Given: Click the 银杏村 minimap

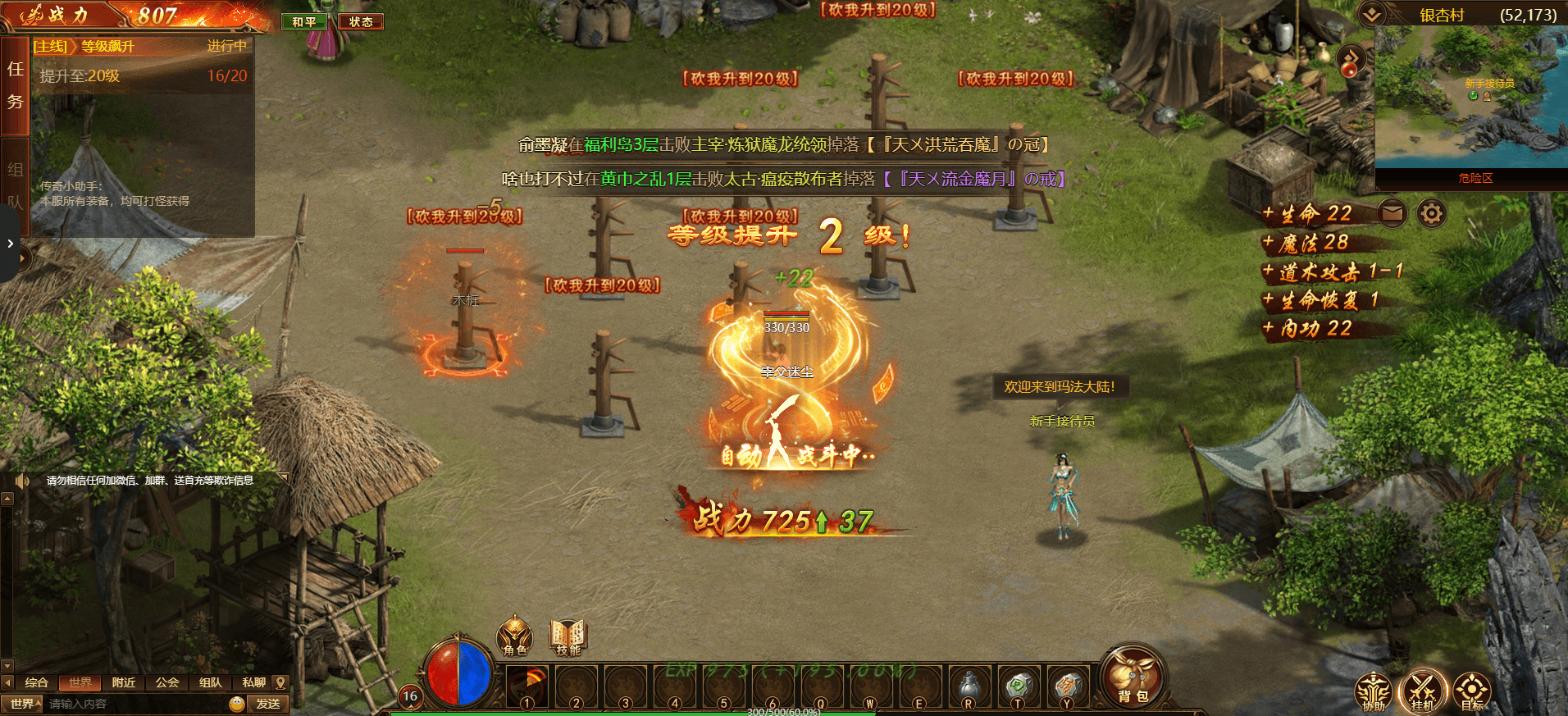Looking at the screenshot, I should [x=1471, y=97].
